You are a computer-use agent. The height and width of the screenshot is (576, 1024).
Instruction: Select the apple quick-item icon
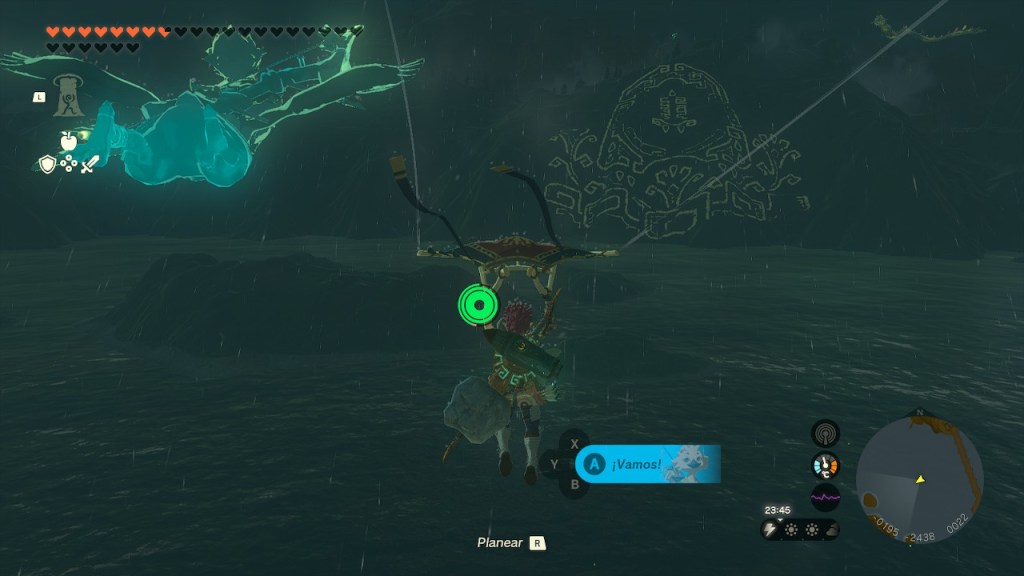pos(69,141)
